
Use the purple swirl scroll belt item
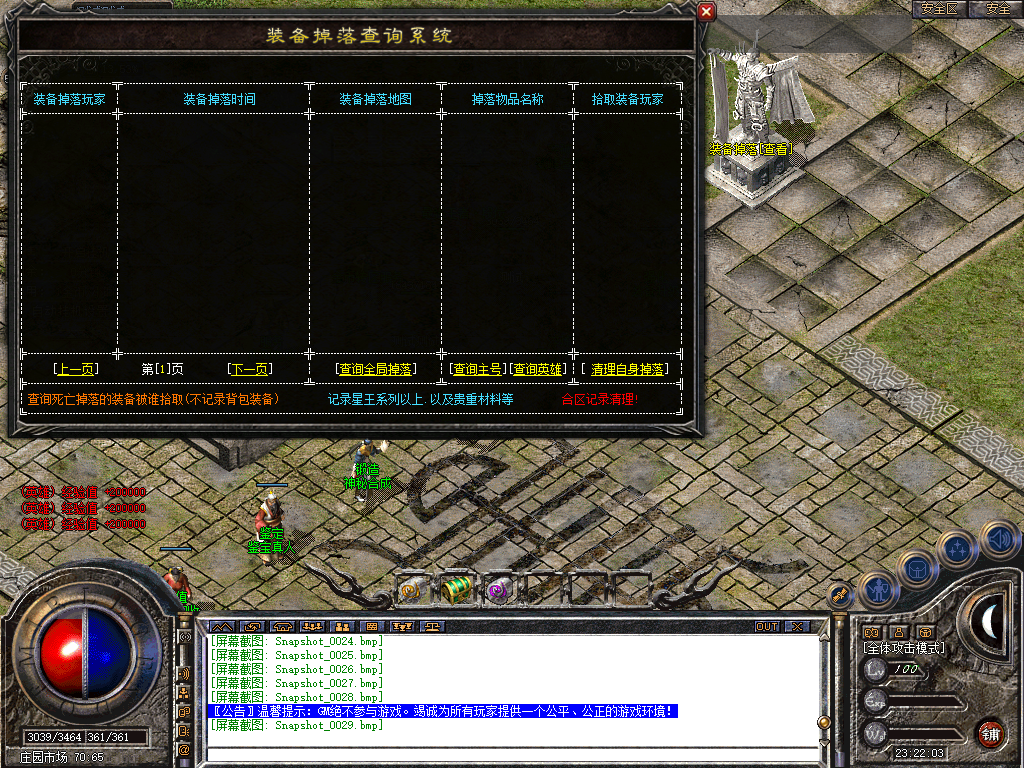point(498,591)
